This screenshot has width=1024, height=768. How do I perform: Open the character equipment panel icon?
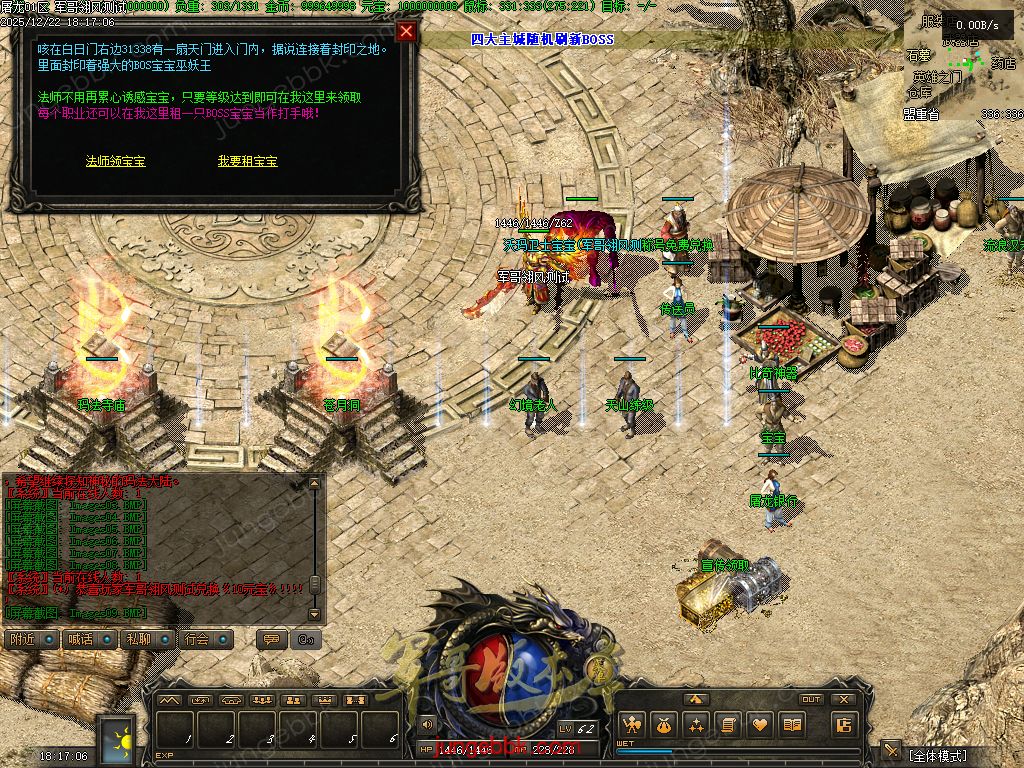click(631, 725)
